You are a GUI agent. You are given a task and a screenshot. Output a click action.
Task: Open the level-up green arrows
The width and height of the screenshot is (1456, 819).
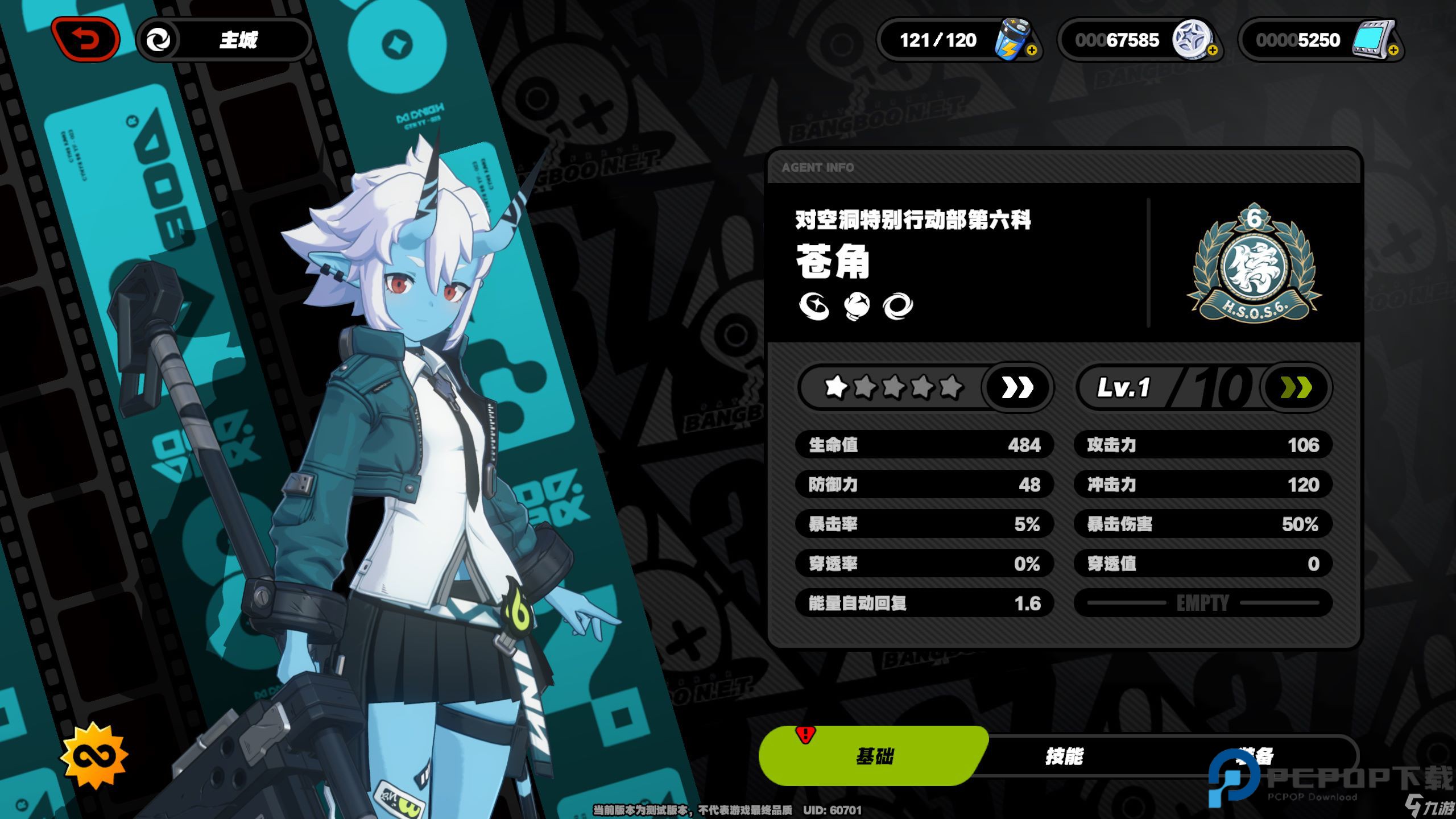[x=1296, y=388]
